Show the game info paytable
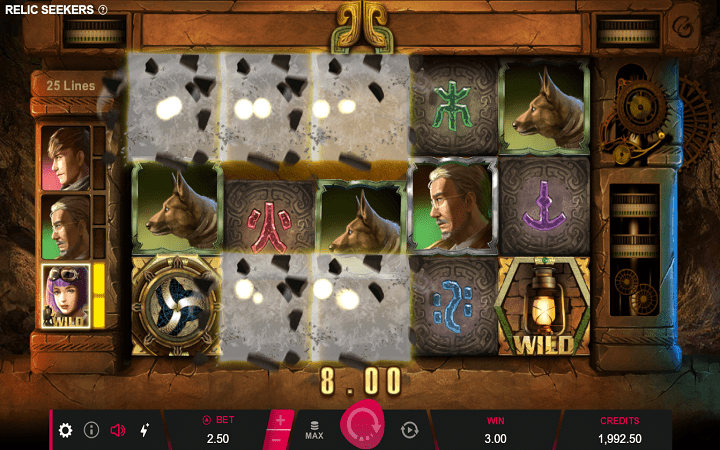 (91, 430)
